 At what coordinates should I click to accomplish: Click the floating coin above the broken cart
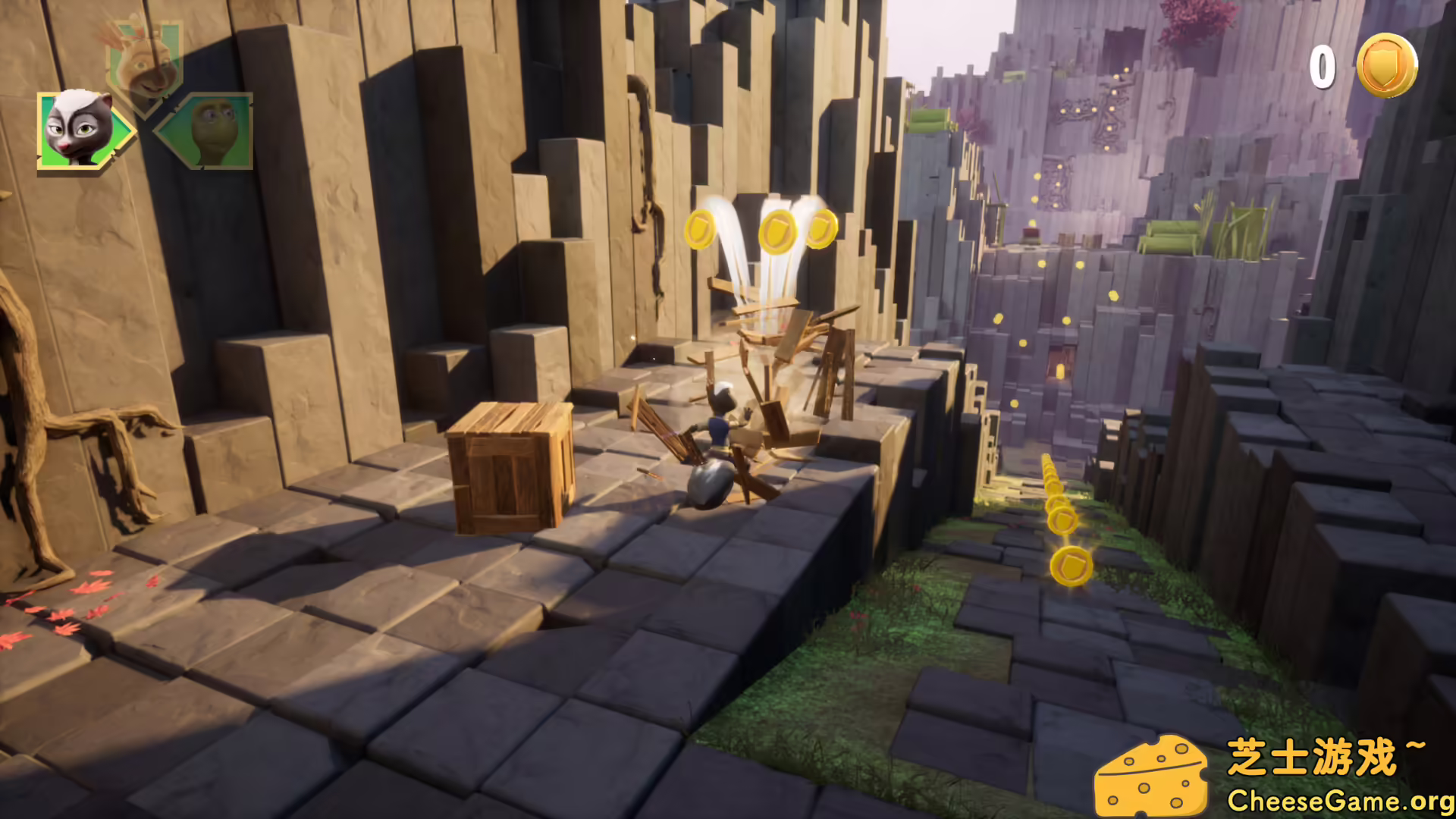pos(777,231)
